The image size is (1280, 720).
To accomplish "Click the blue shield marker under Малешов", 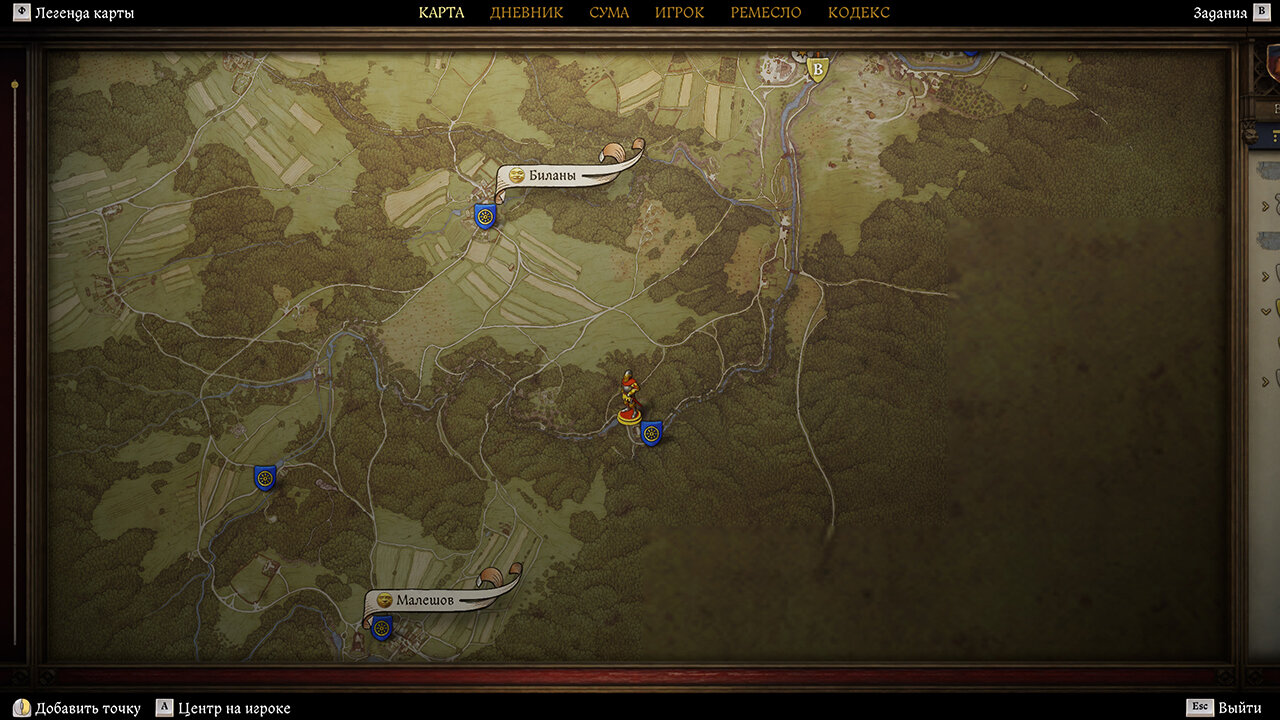I will tap(381, 629).
